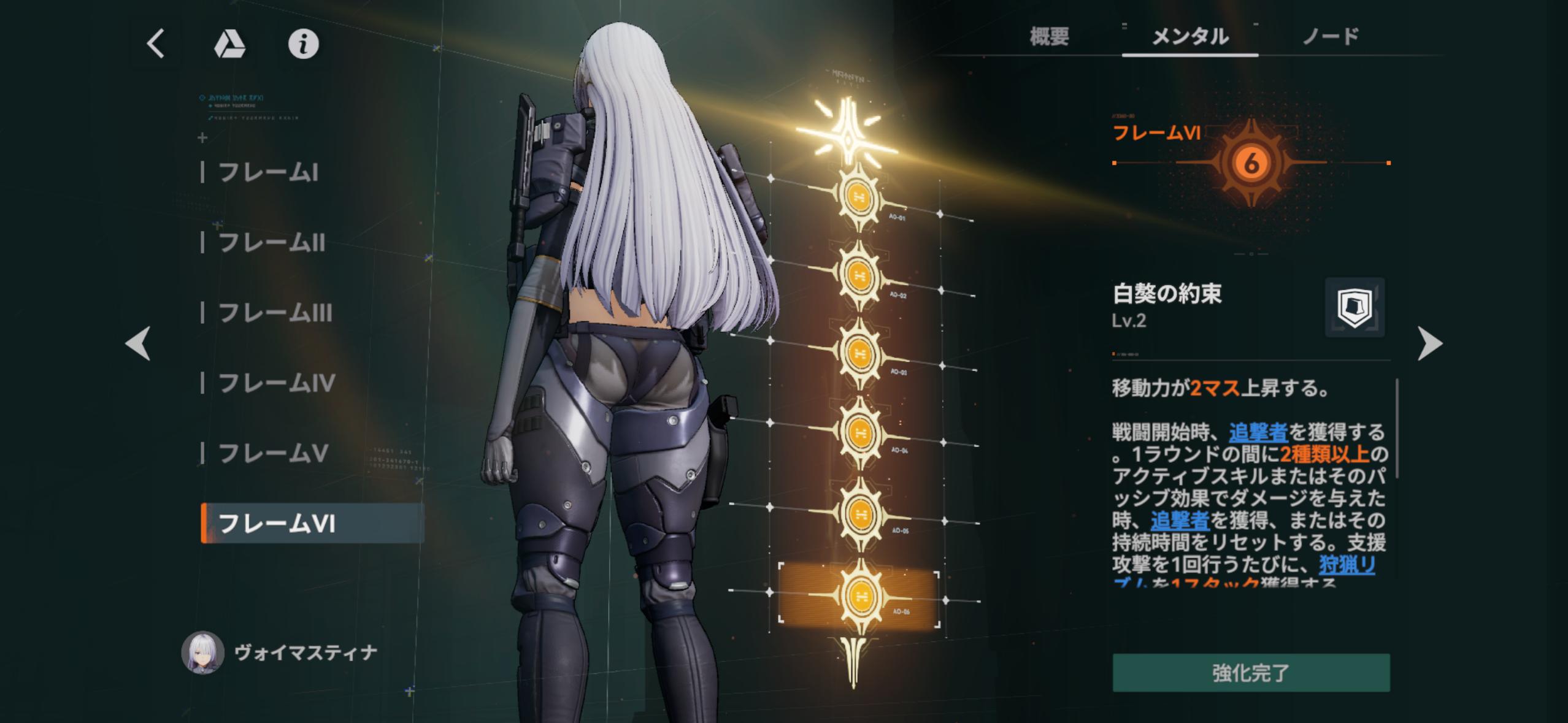Screen dimensions: 1568x723
Task: Open the ノード tab
Action: click(x=1331, y=37)
